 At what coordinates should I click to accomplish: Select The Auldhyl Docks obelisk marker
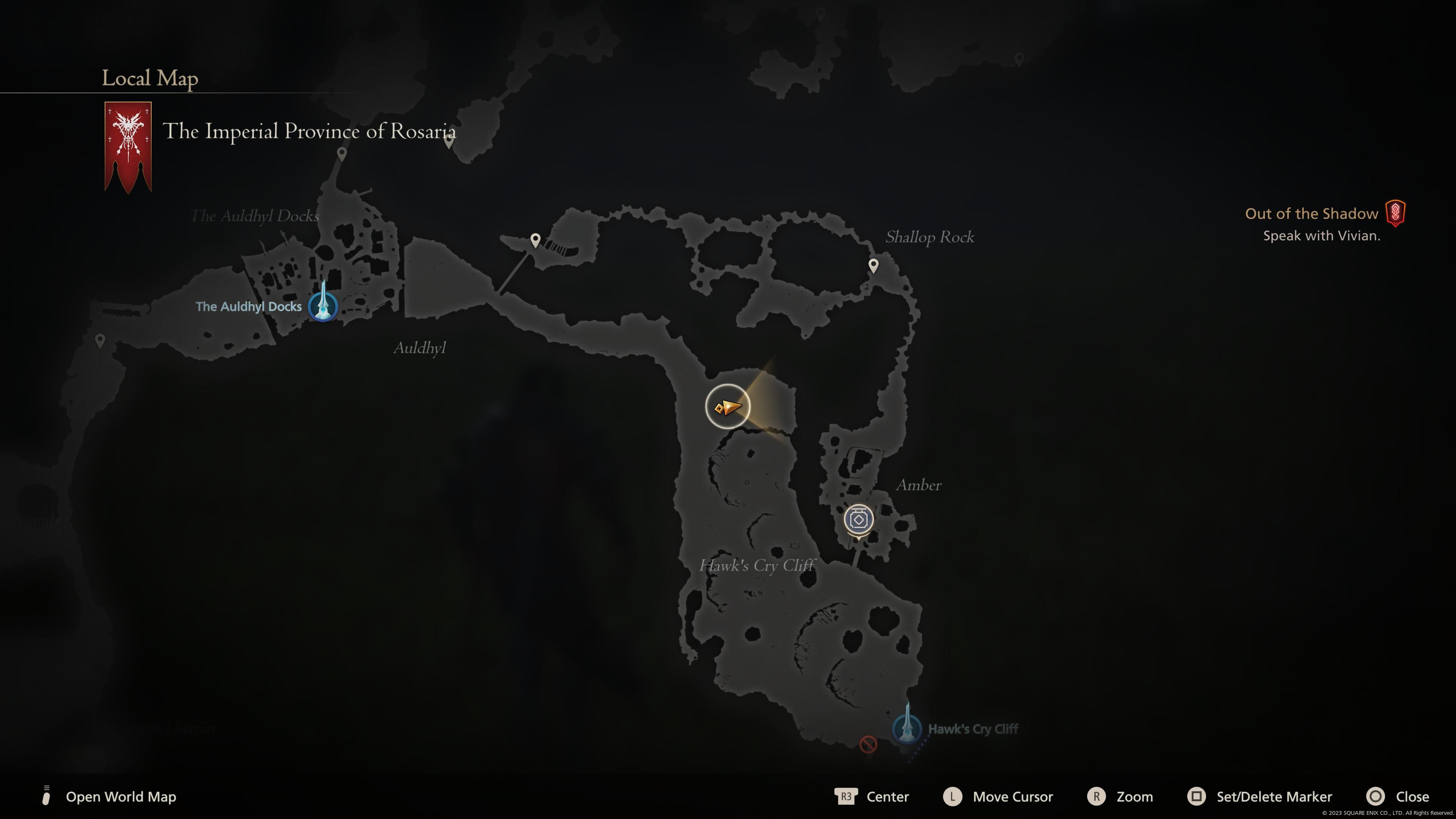(x=323, y=305)
